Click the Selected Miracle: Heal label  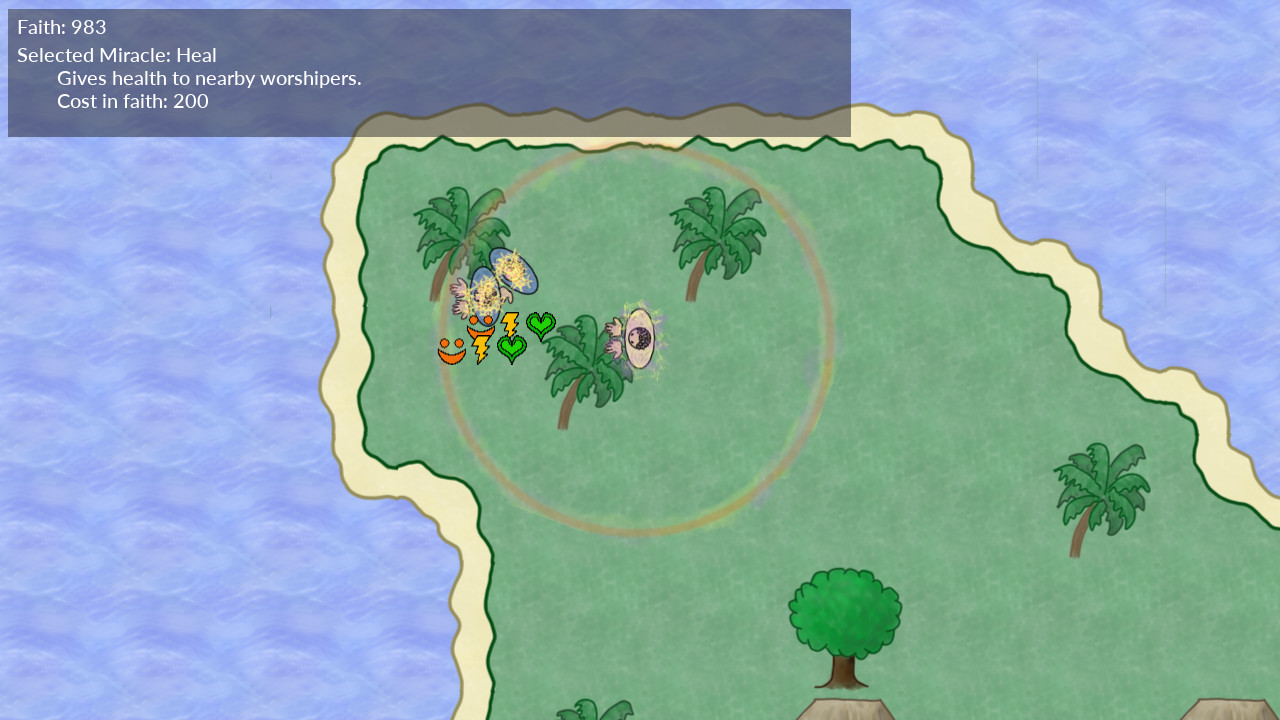116,55
